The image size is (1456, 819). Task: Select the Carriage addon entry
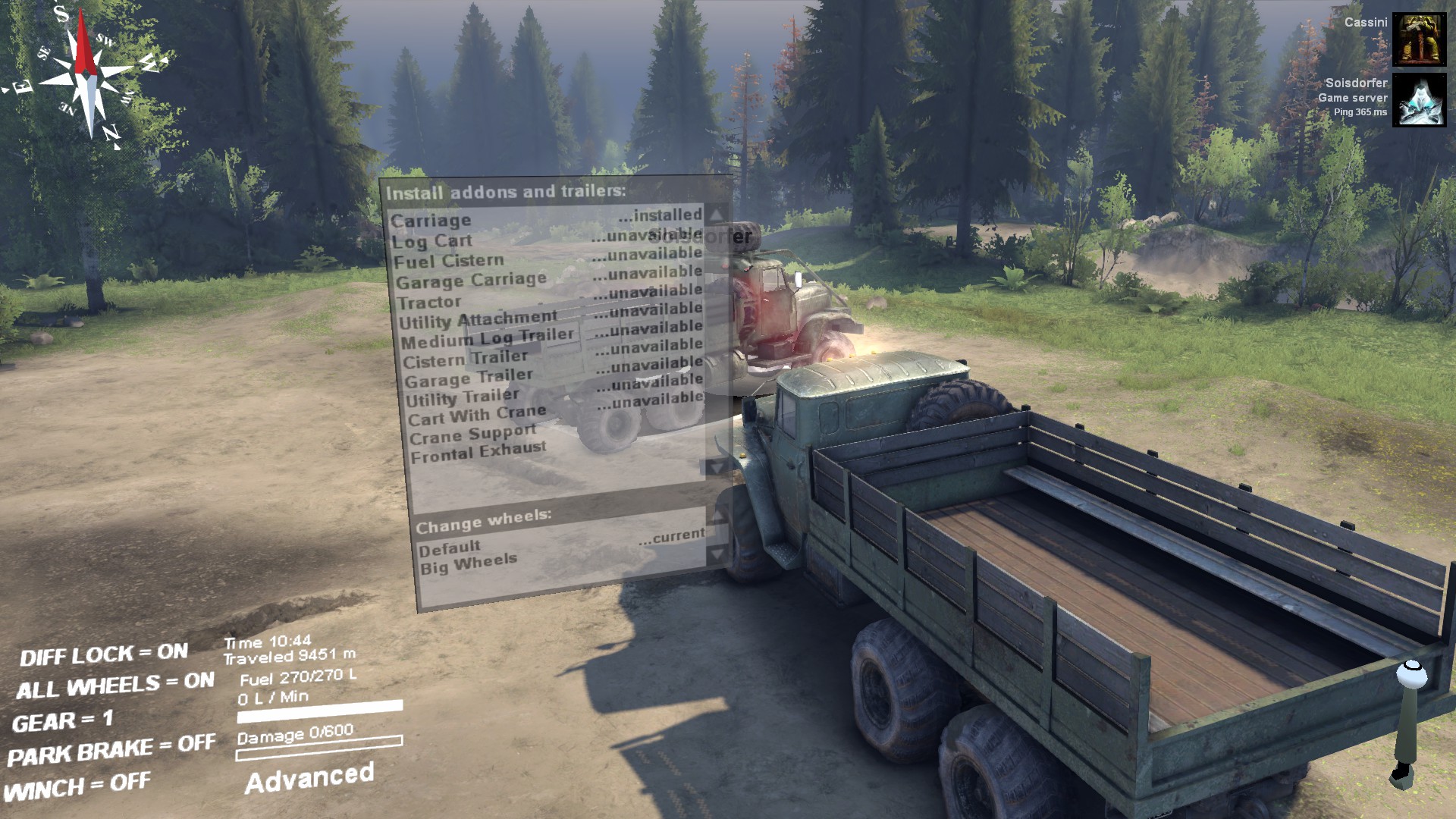click(x=431, y=221)
